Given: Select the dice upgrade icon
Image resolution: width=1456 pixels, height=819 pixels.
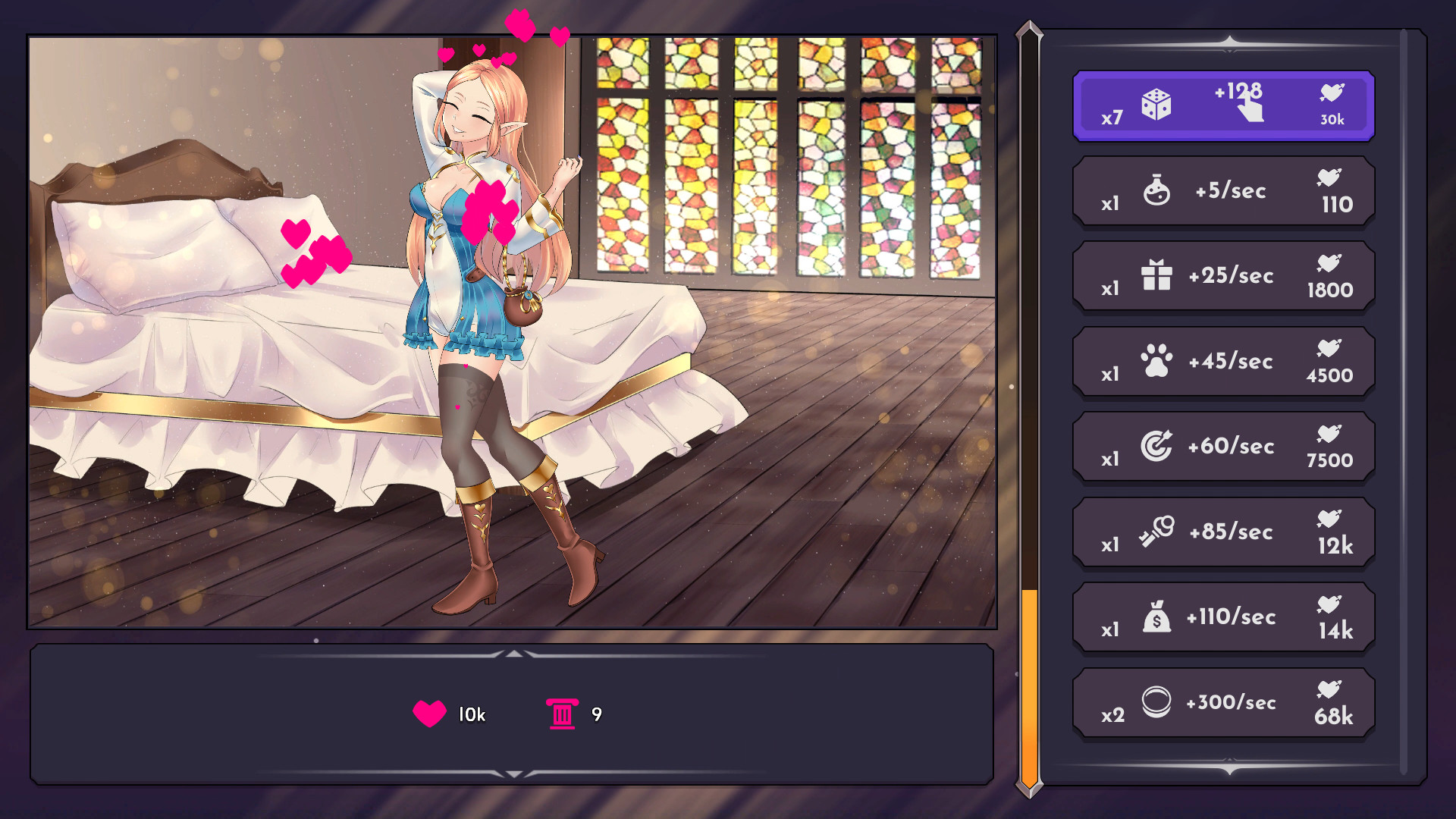Looking at the screenshot, I should click(x=1155, y=106).
